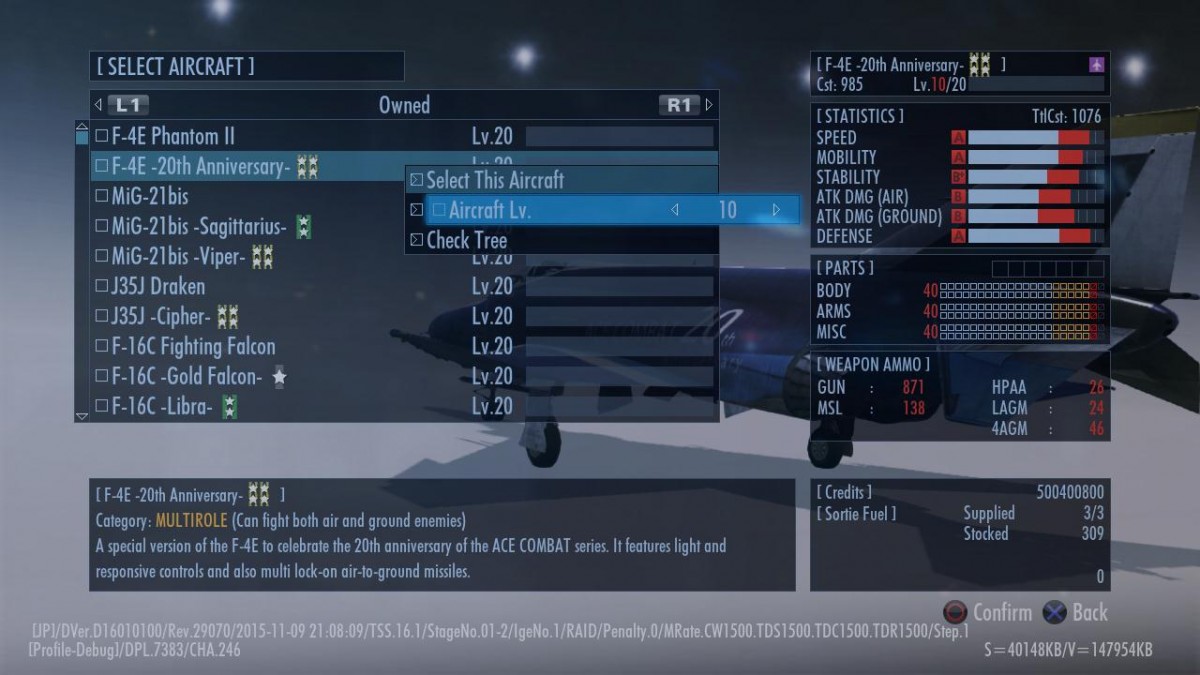Viewport: 1200px width, 675px height.
Task: Switch to previous category with left arrow
Action: tap(98, 105)
